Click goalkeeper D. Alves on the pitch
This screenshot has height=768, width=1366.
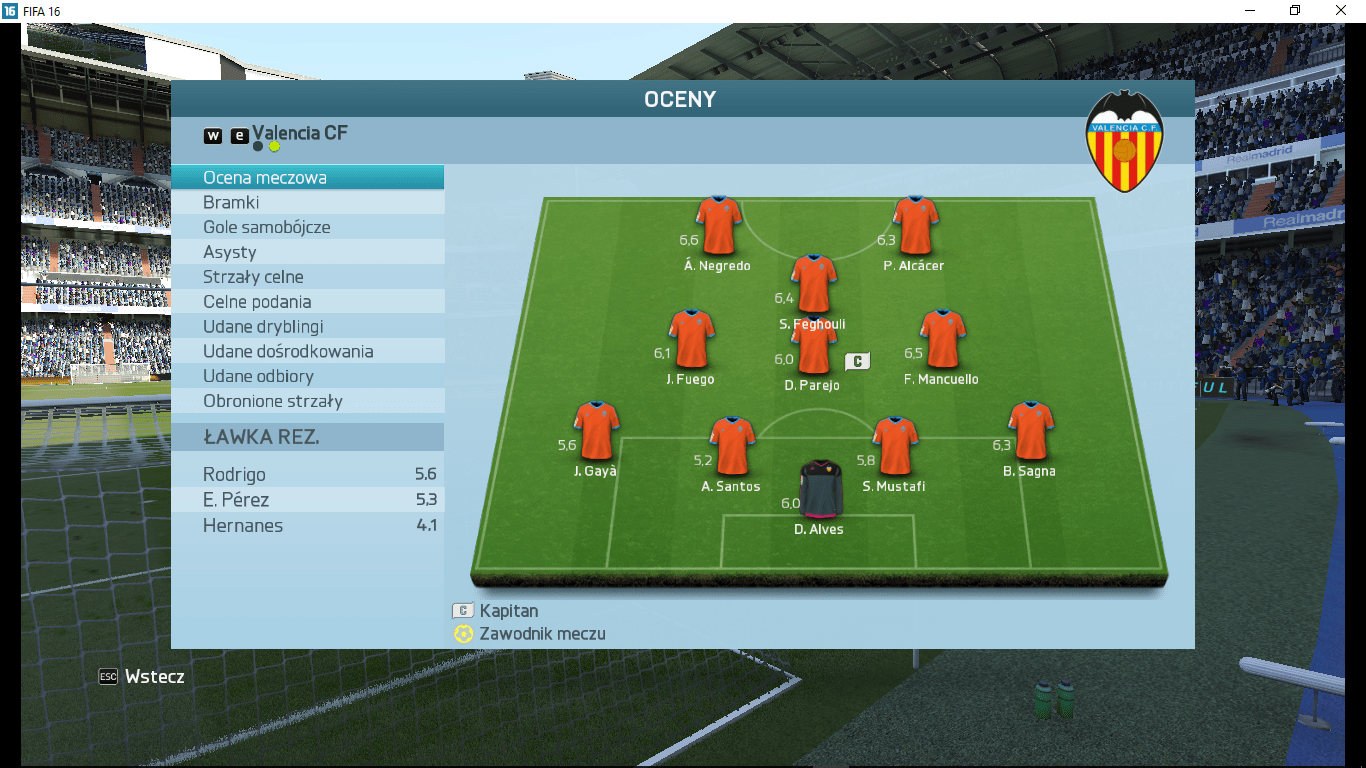coord(820,490)
